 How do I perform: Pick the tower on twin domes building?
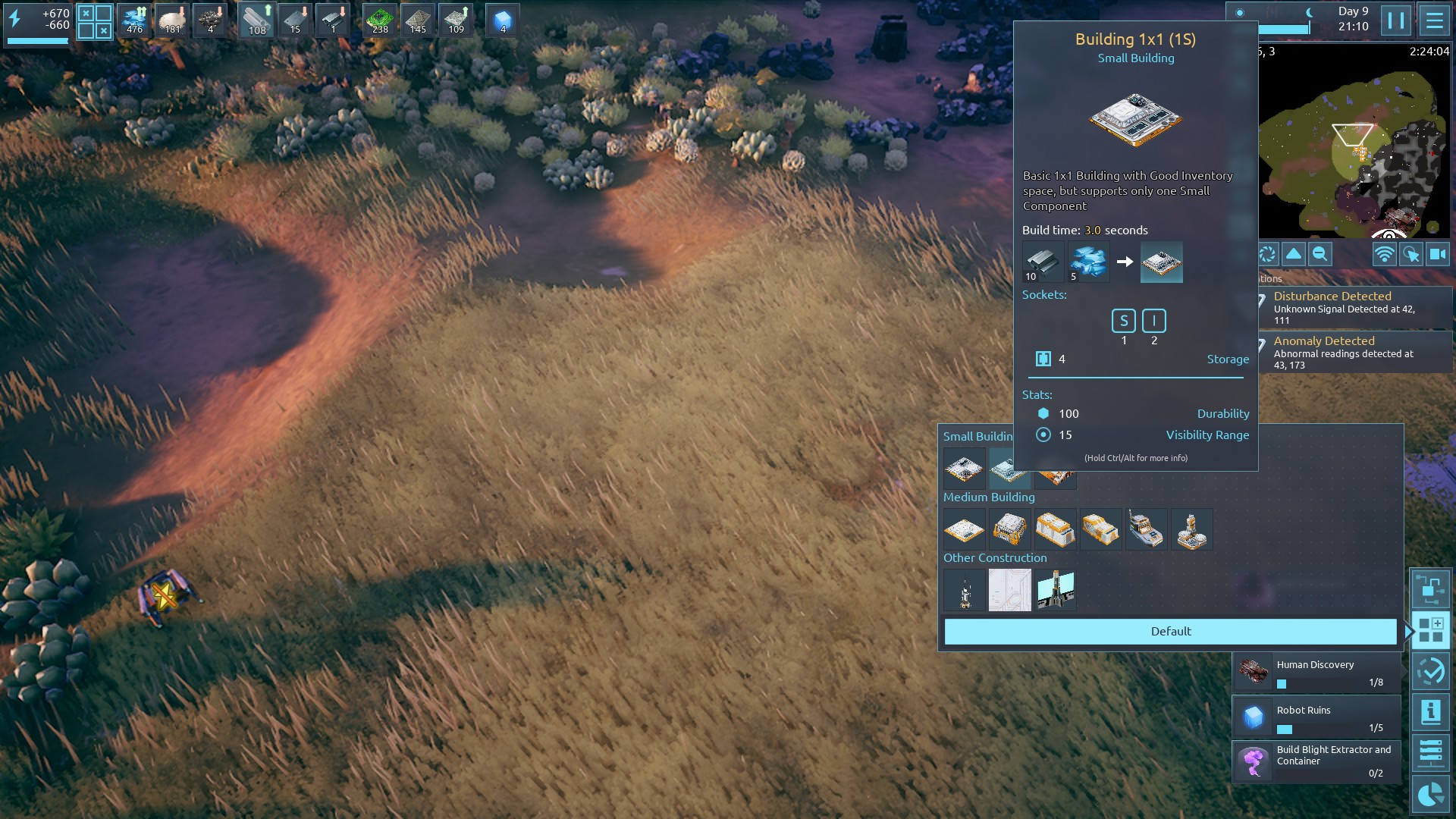pyautogui.click(x=1191, y=529)
